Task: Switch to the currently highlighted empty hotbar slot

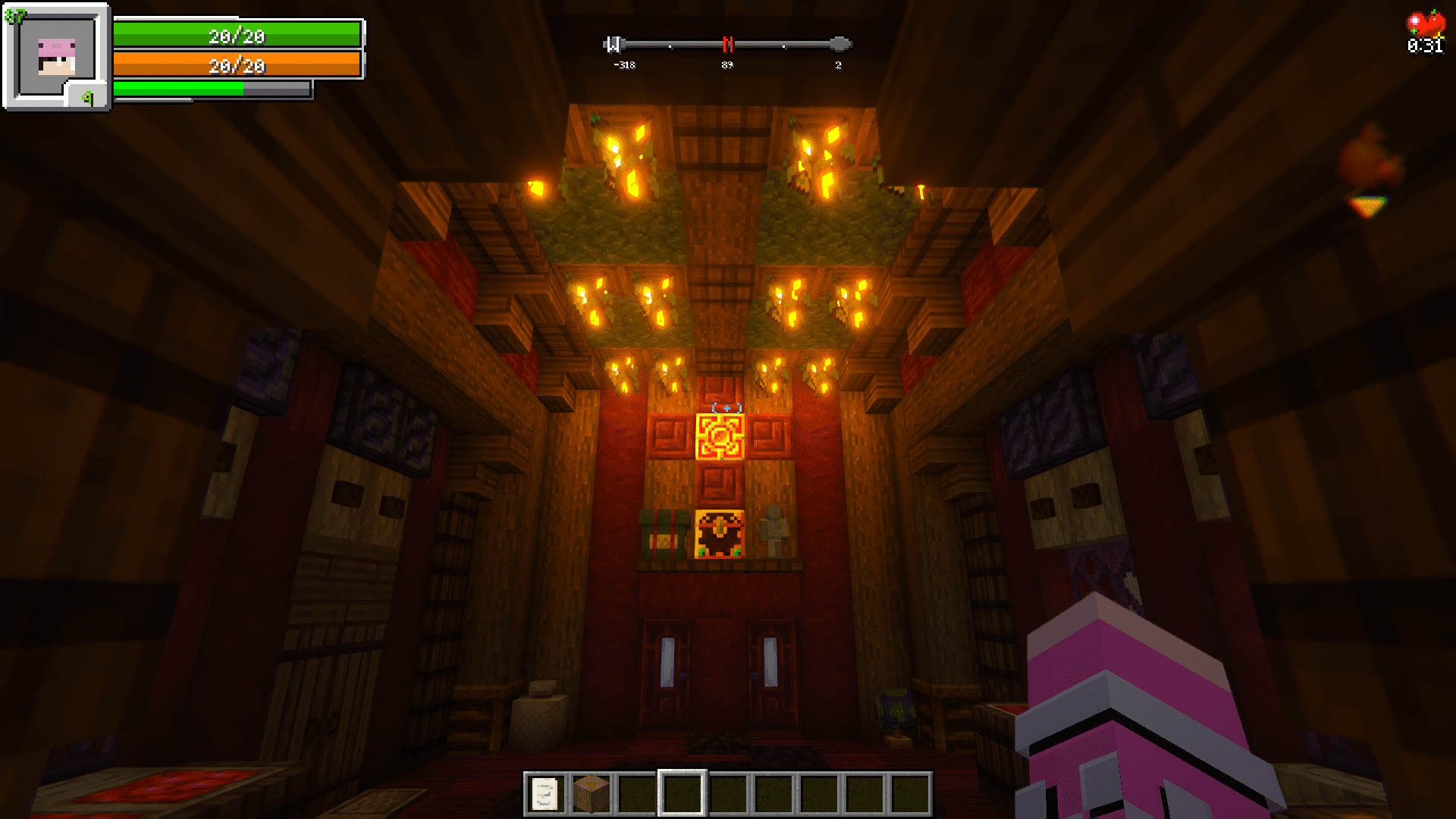Action: tap(681, 793)
